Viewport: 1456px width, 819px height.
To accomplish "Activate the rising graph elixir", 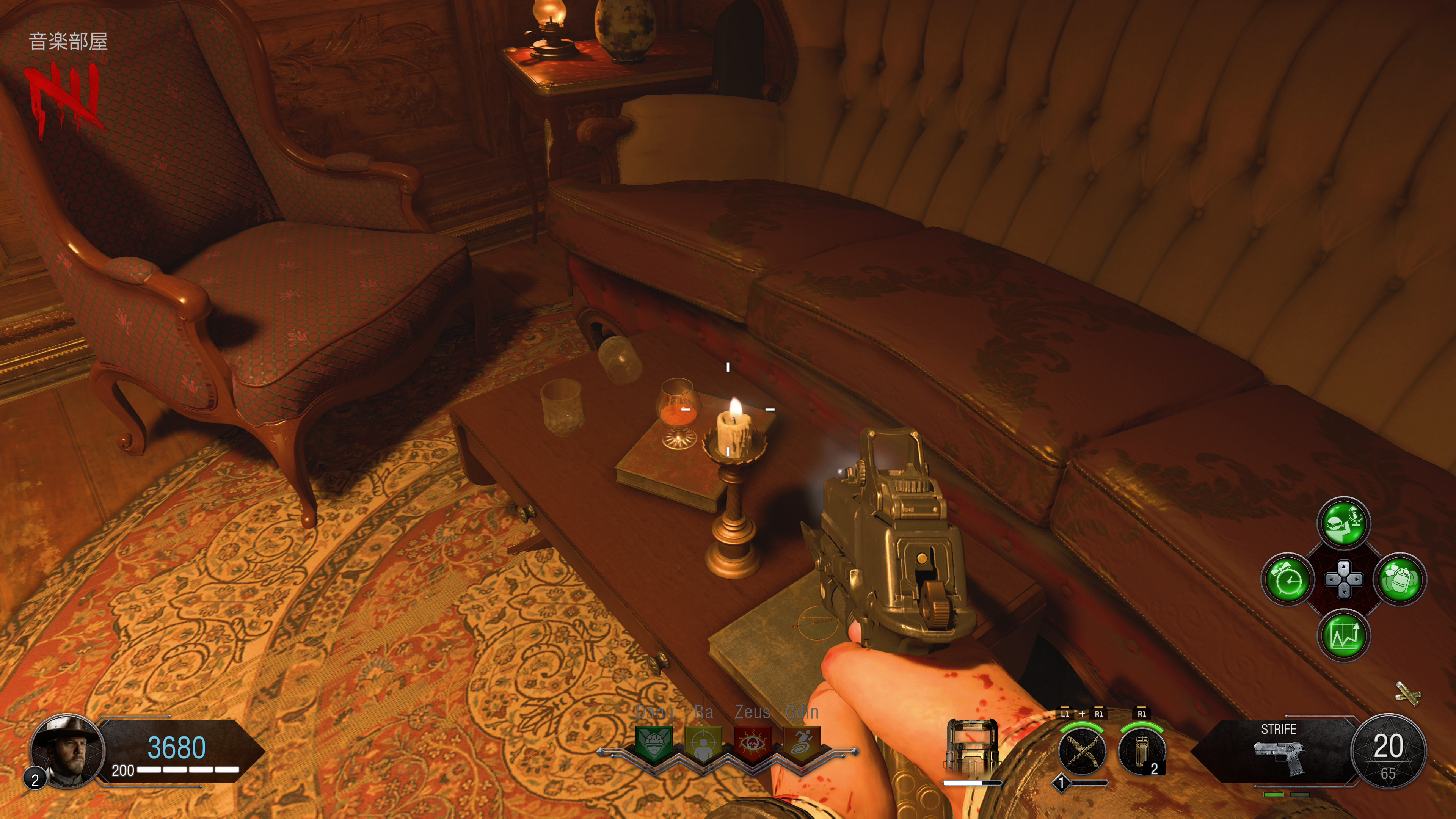I will [1343, 636].
